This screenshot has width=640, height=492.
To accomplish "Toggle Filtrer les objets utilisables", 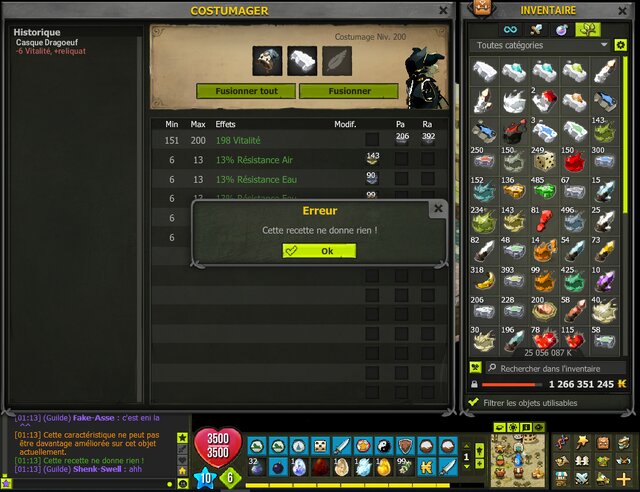I will pyautogui.click(x=475, y=402).
